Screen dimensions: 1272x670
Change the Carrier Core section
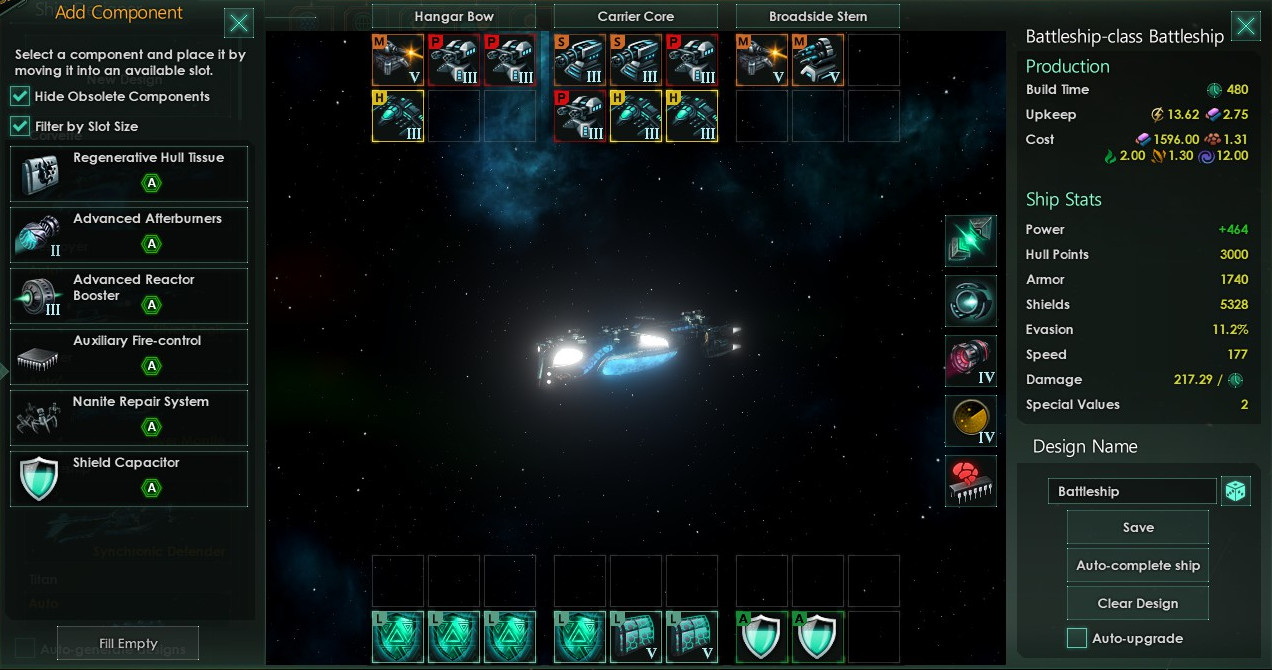[x=636, y=17]
